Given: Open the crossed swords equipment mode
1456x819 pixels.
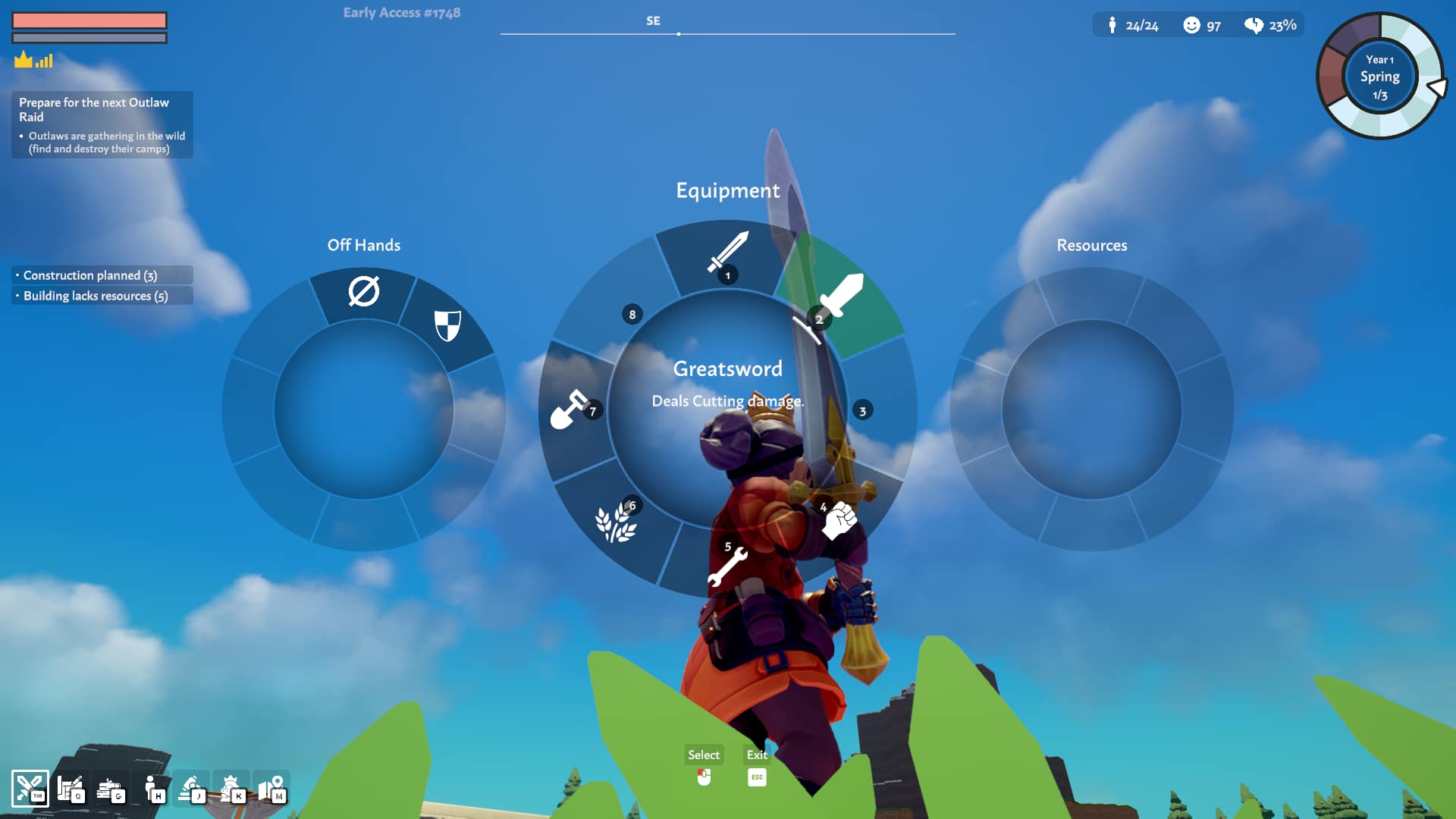Looking at the screenshot, I should tap(30, 789).
